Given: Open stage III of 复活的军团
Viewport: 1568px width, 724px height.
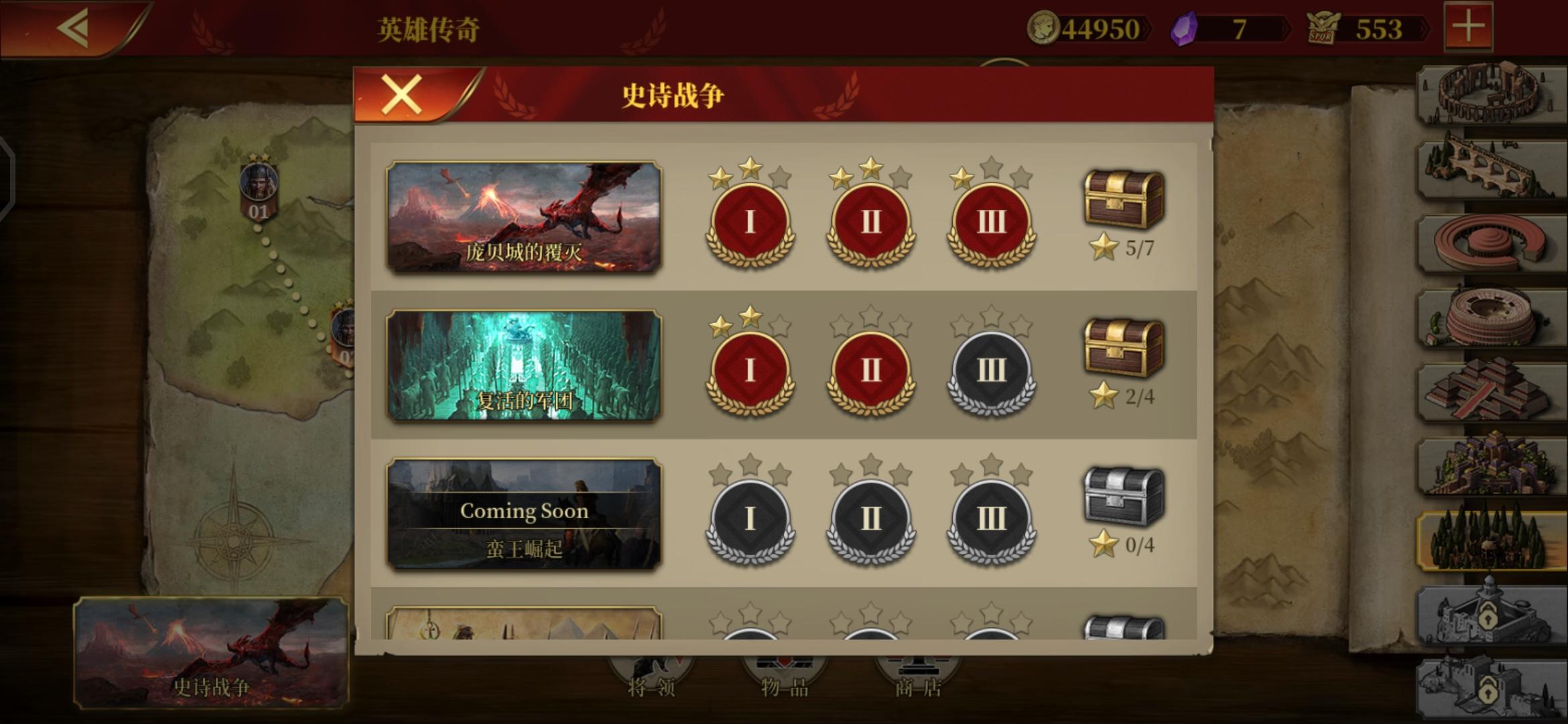Looking at the screenshot, I should [991, 371].
